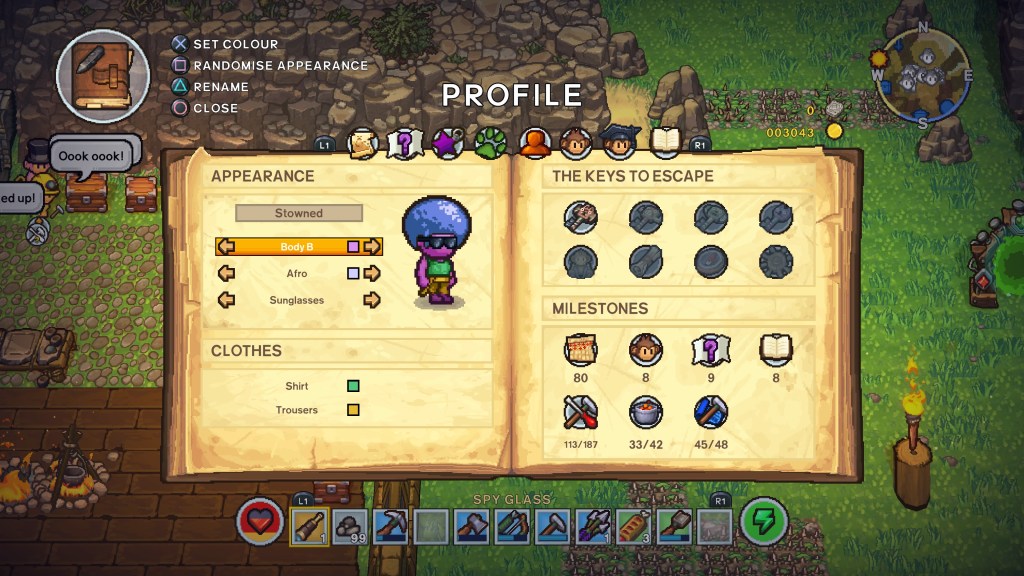Select the Spy Glass hotbar slot
This screenshot has height=576, width=1024.
tap(309, 525)
